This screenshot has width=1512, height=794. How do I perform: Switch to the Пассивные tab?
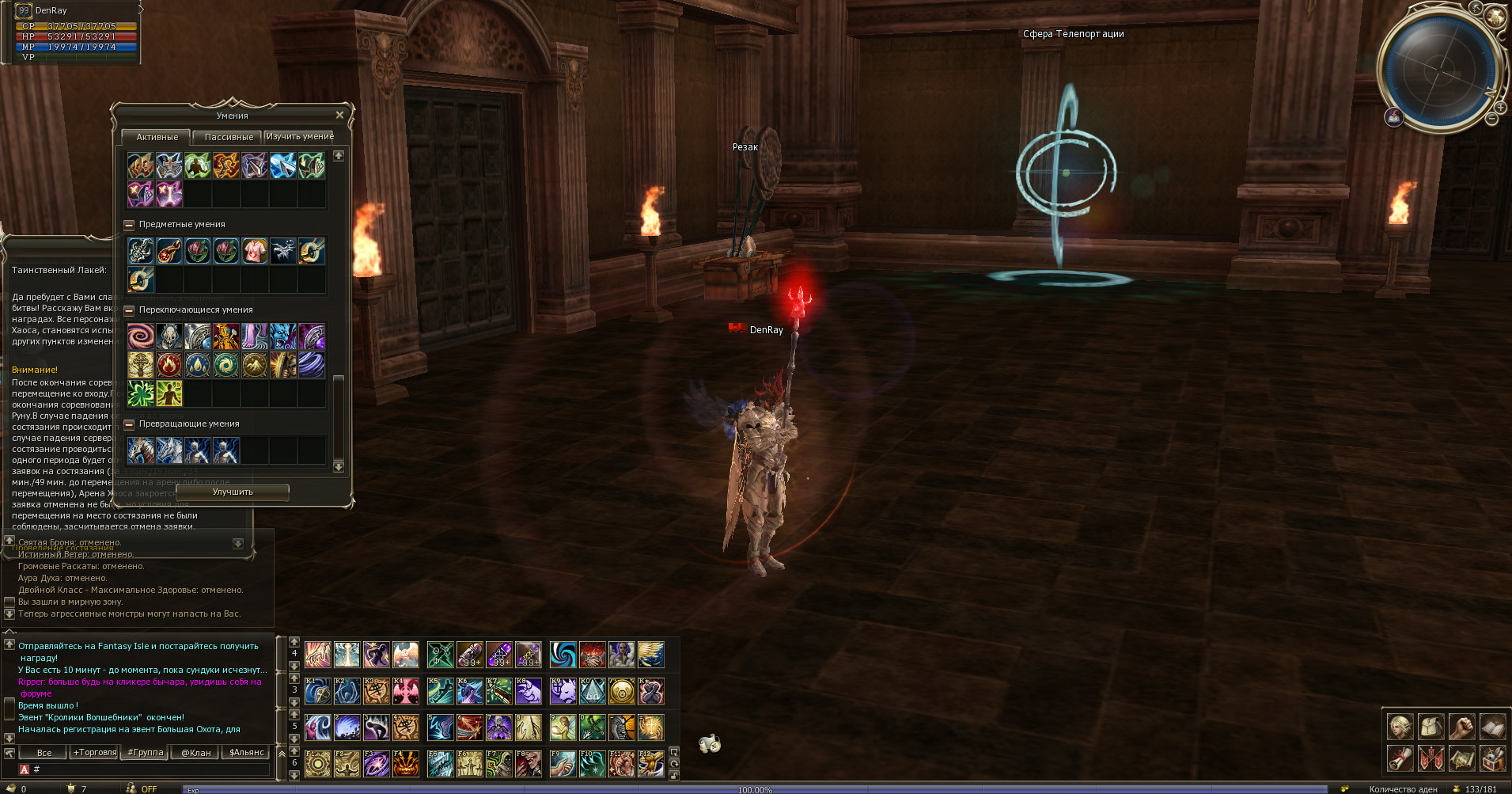(x=229, y=137)
